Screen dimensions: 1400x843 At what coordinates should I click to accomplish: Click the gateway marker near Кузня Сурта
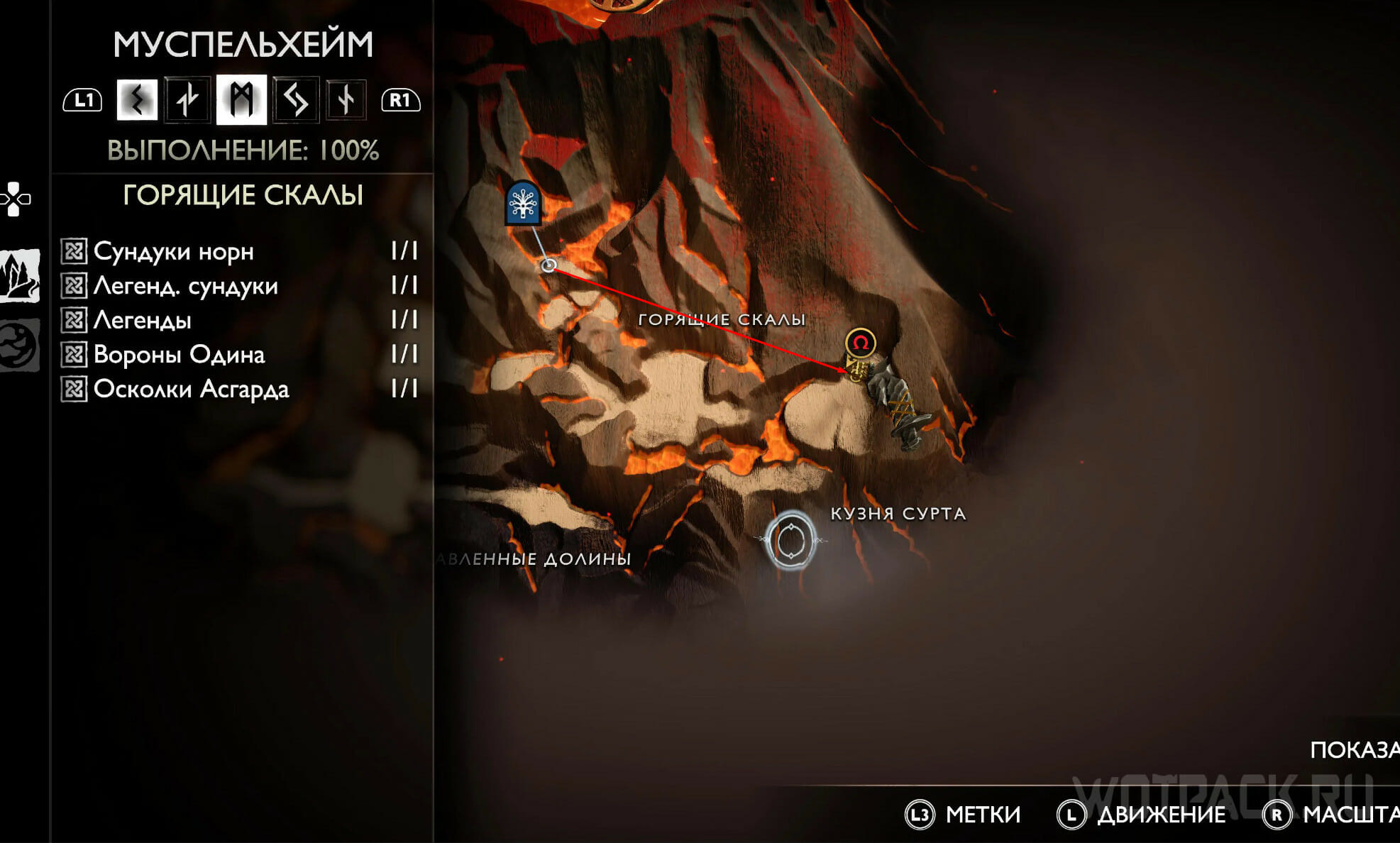(790, 541)
